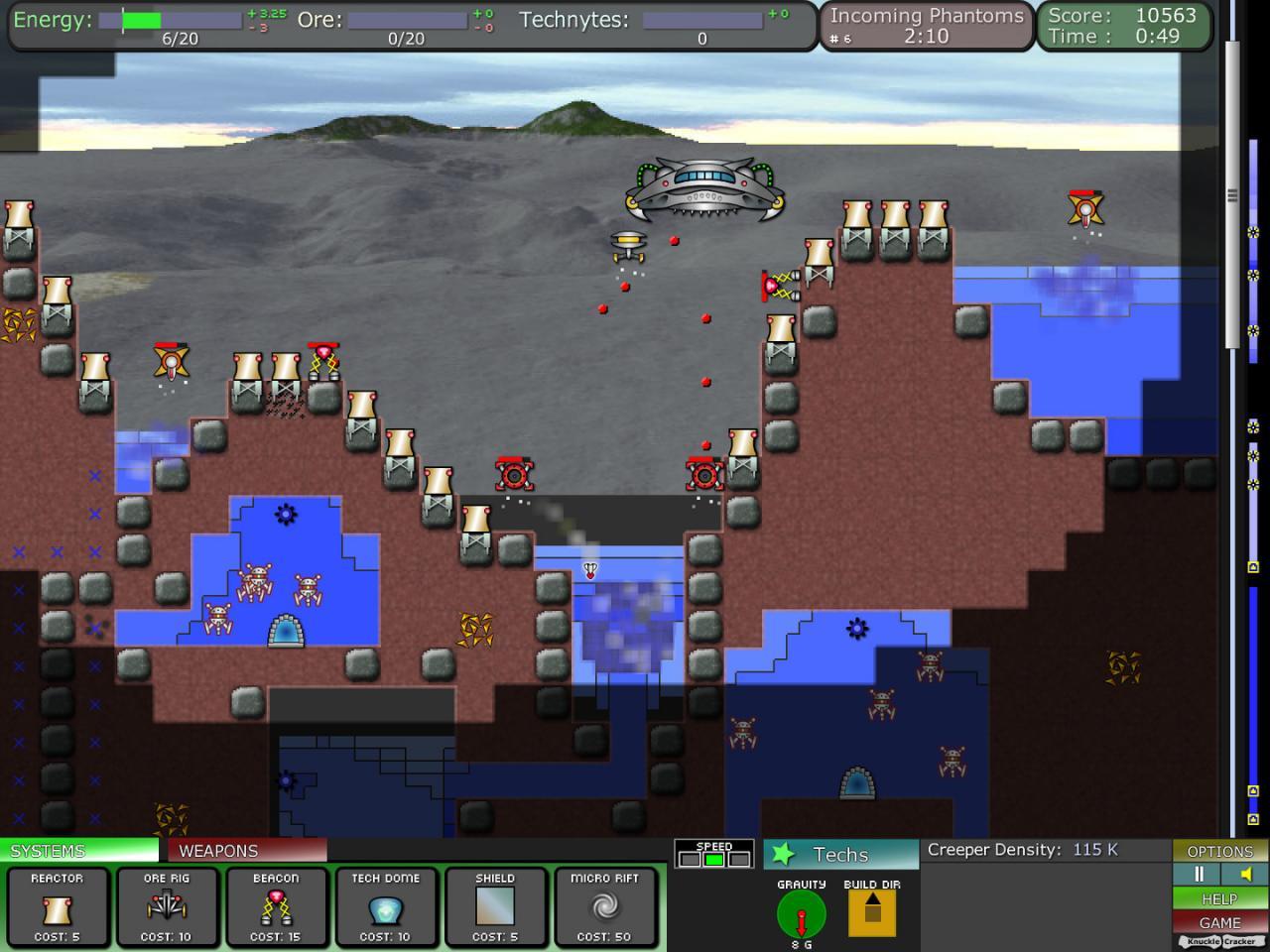The height and width of the screenshot is (952, 1270).
Task: Open the Help screen
Action: click(1219, 898)
